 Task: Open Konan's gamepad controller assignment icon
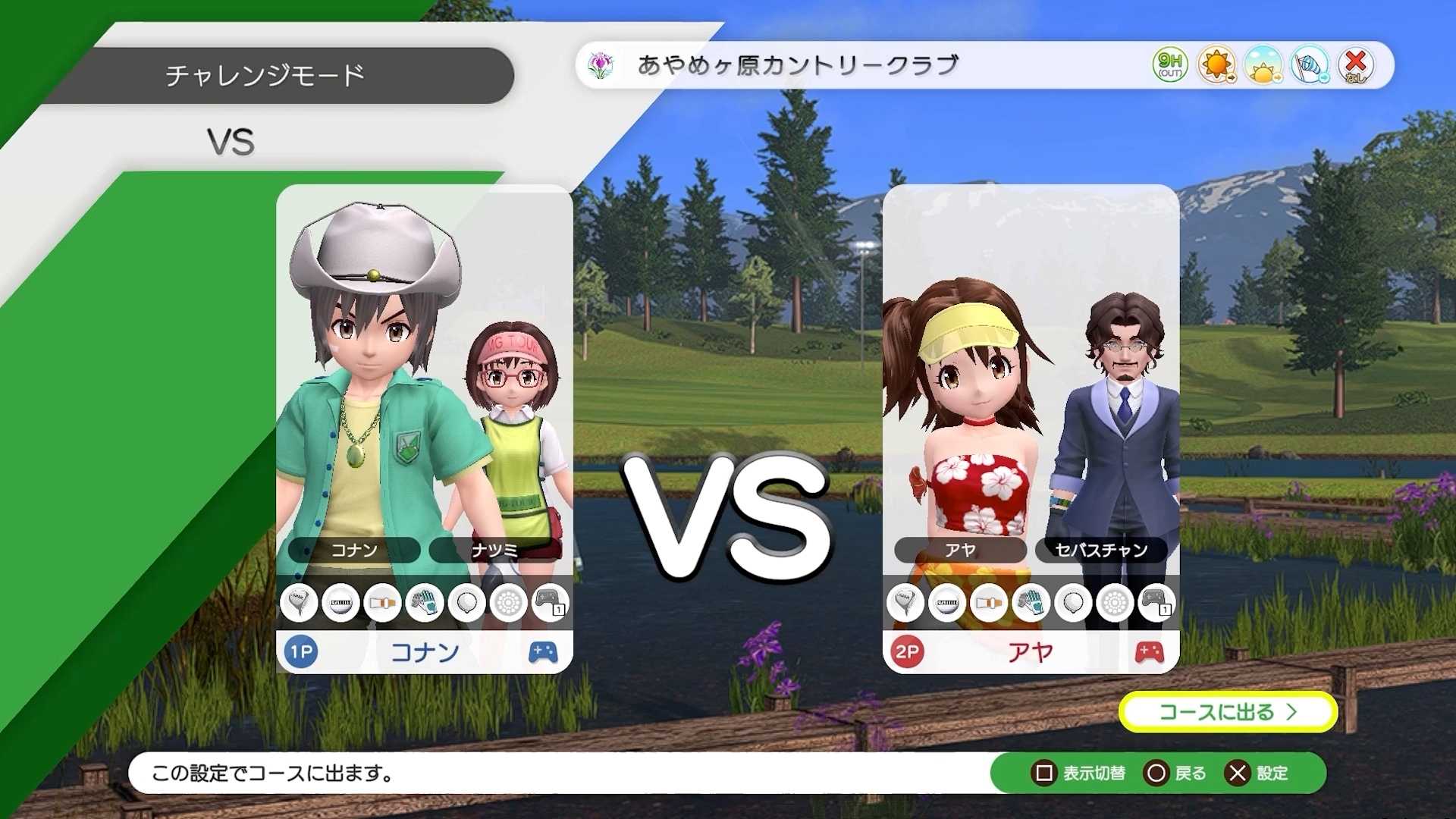point(552,603)
